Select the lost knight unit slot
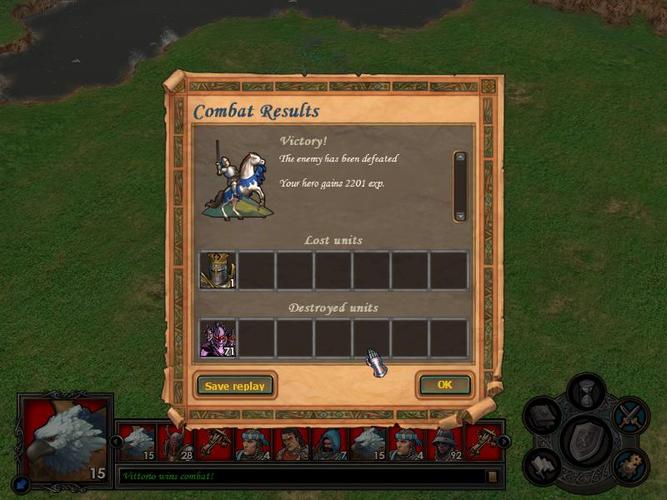 coord(217,270)
